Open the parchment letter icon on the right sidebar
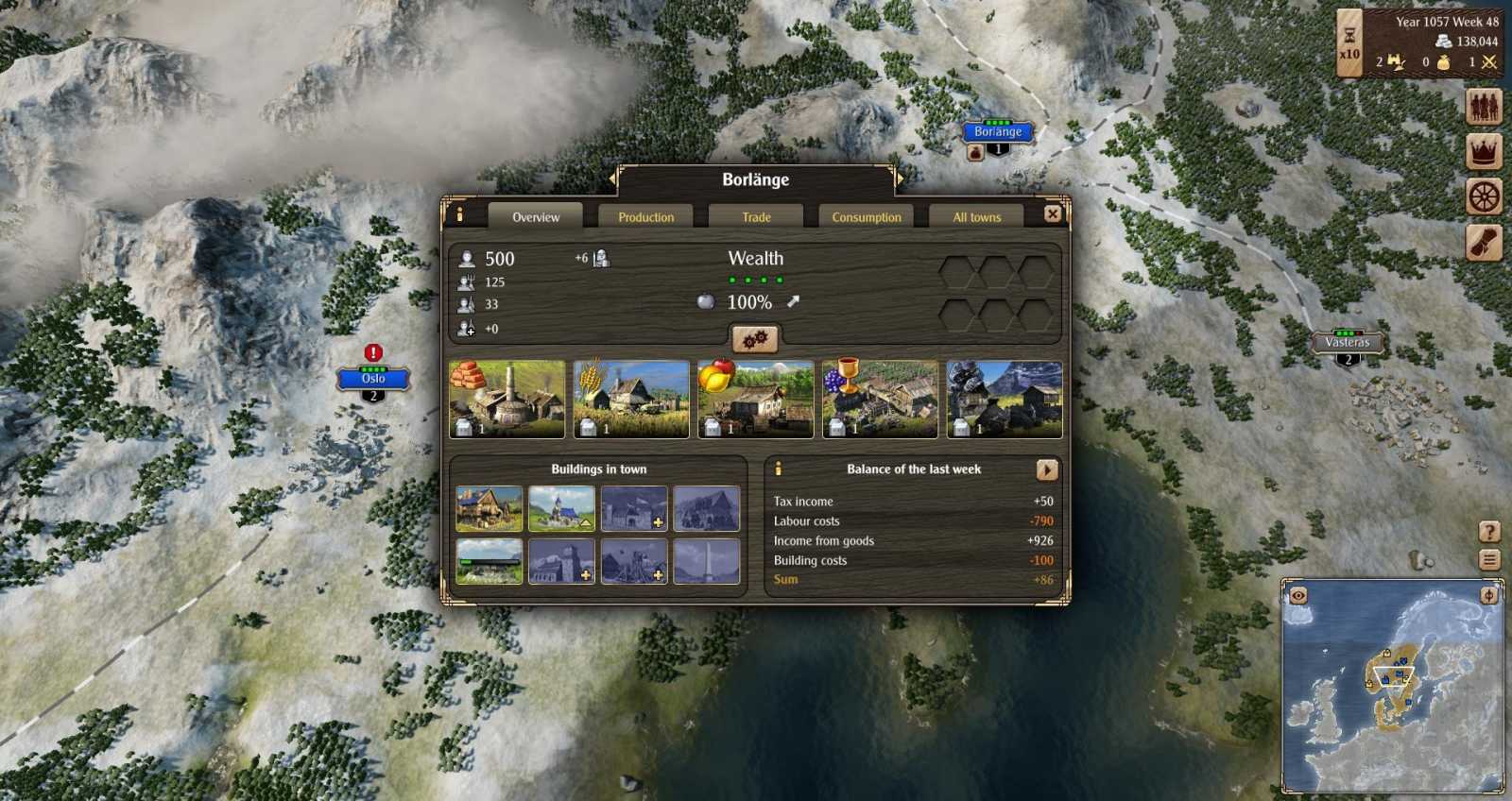 pos(1486,241)
